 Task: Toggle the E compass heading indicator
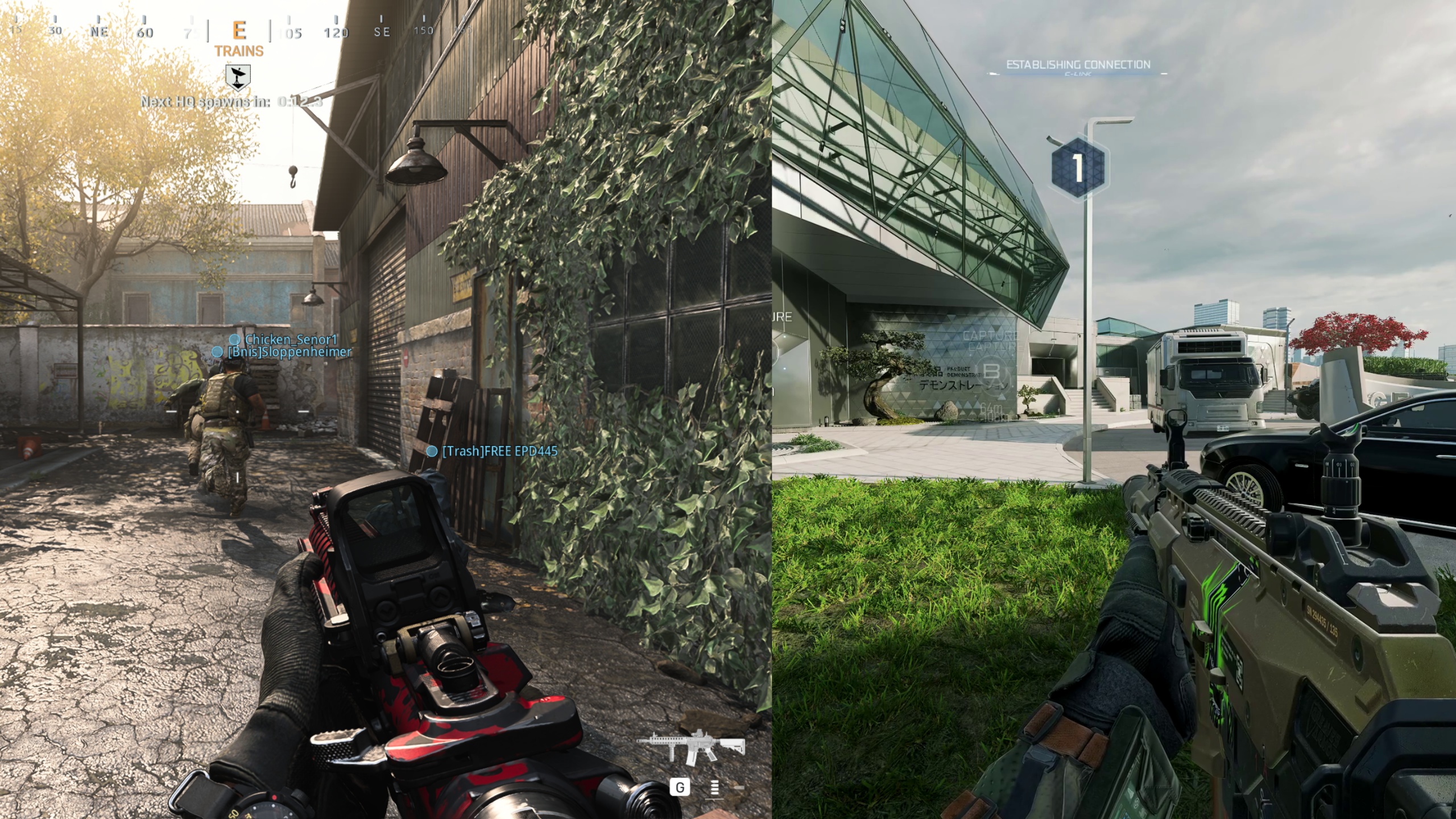point(238,31)
